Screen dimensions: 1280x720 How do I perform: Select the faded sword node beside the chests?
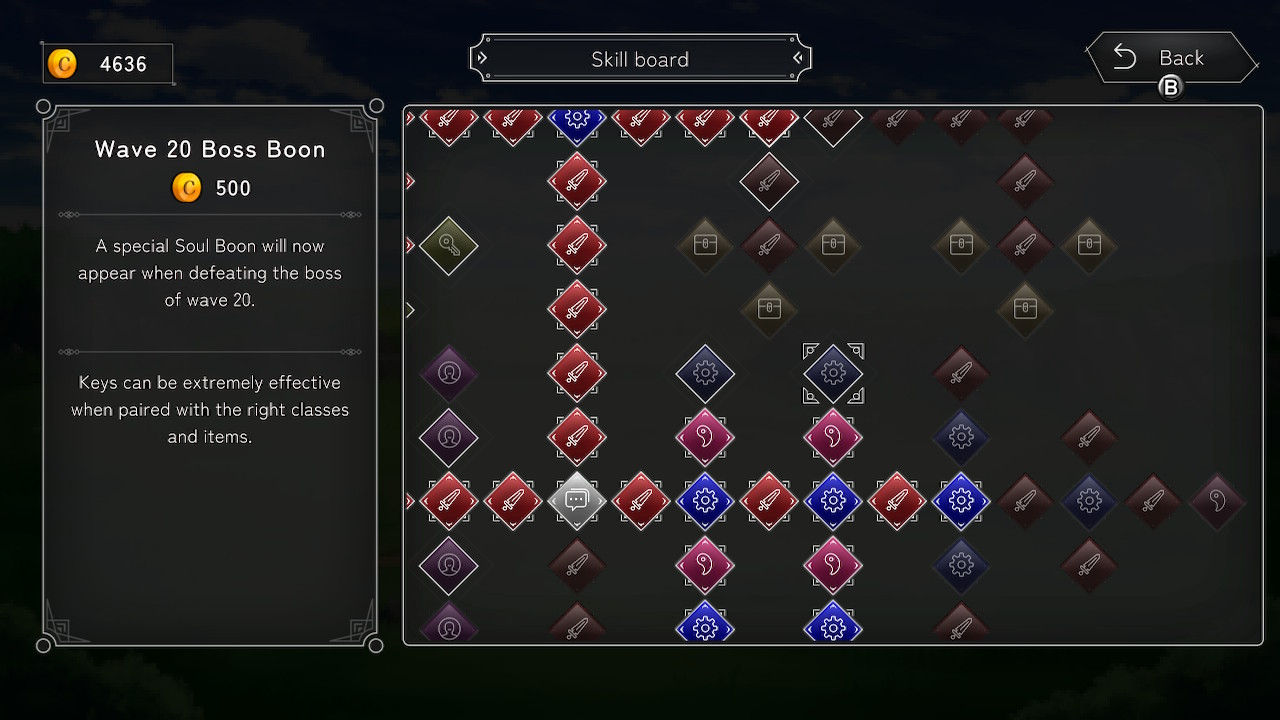769,244
